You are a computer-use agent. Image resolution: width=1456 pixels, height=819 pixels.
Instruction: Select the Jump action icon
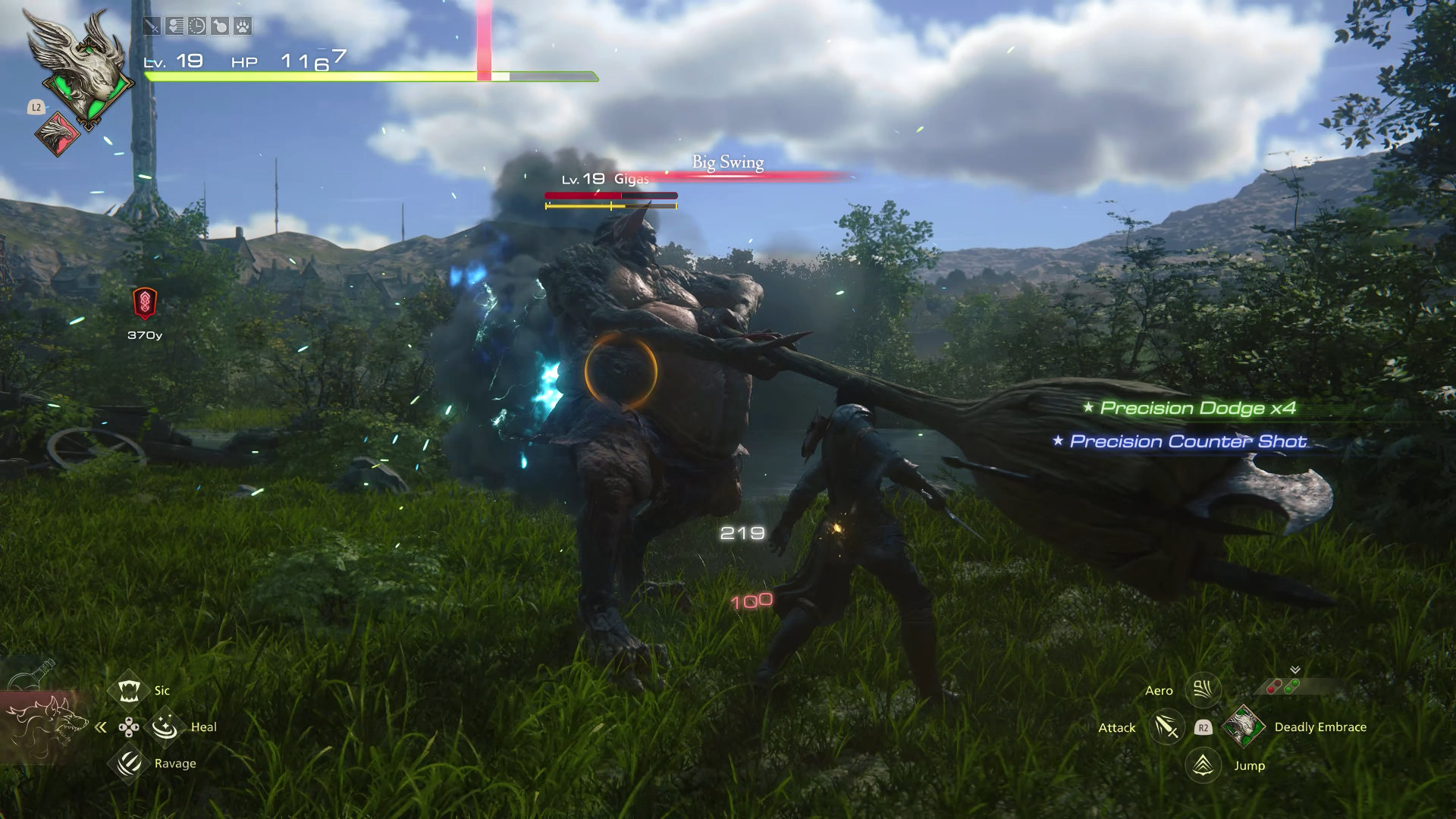1203,765
